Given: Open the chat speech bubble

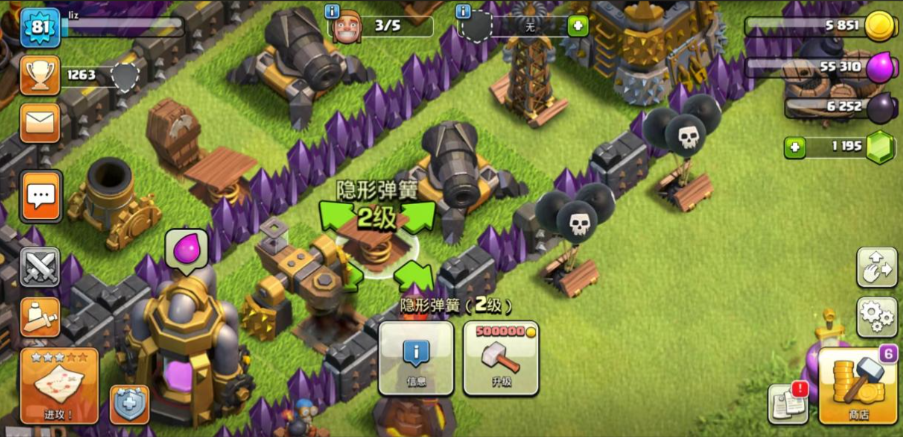Looking at the screenshot, I should (x=41, y=194).
